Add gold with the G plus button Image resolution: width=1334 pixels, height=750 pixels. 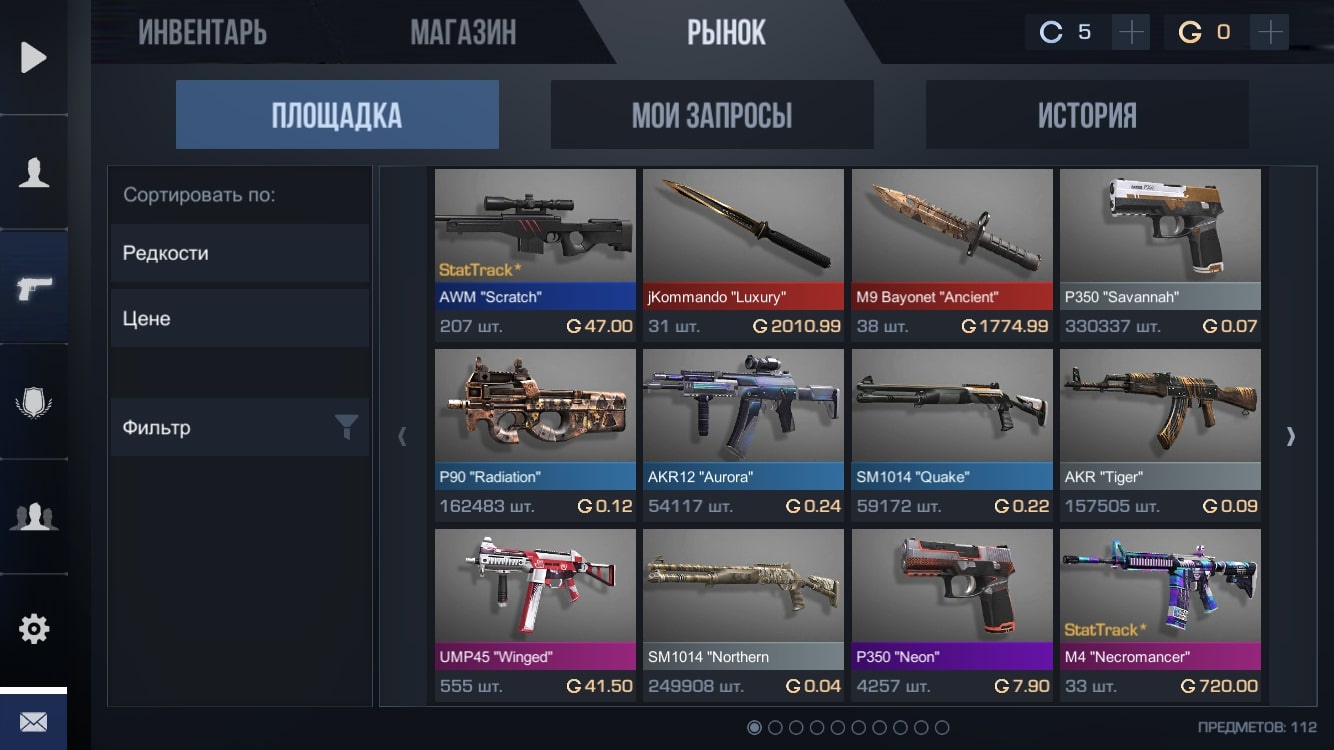coord(1270,33)
